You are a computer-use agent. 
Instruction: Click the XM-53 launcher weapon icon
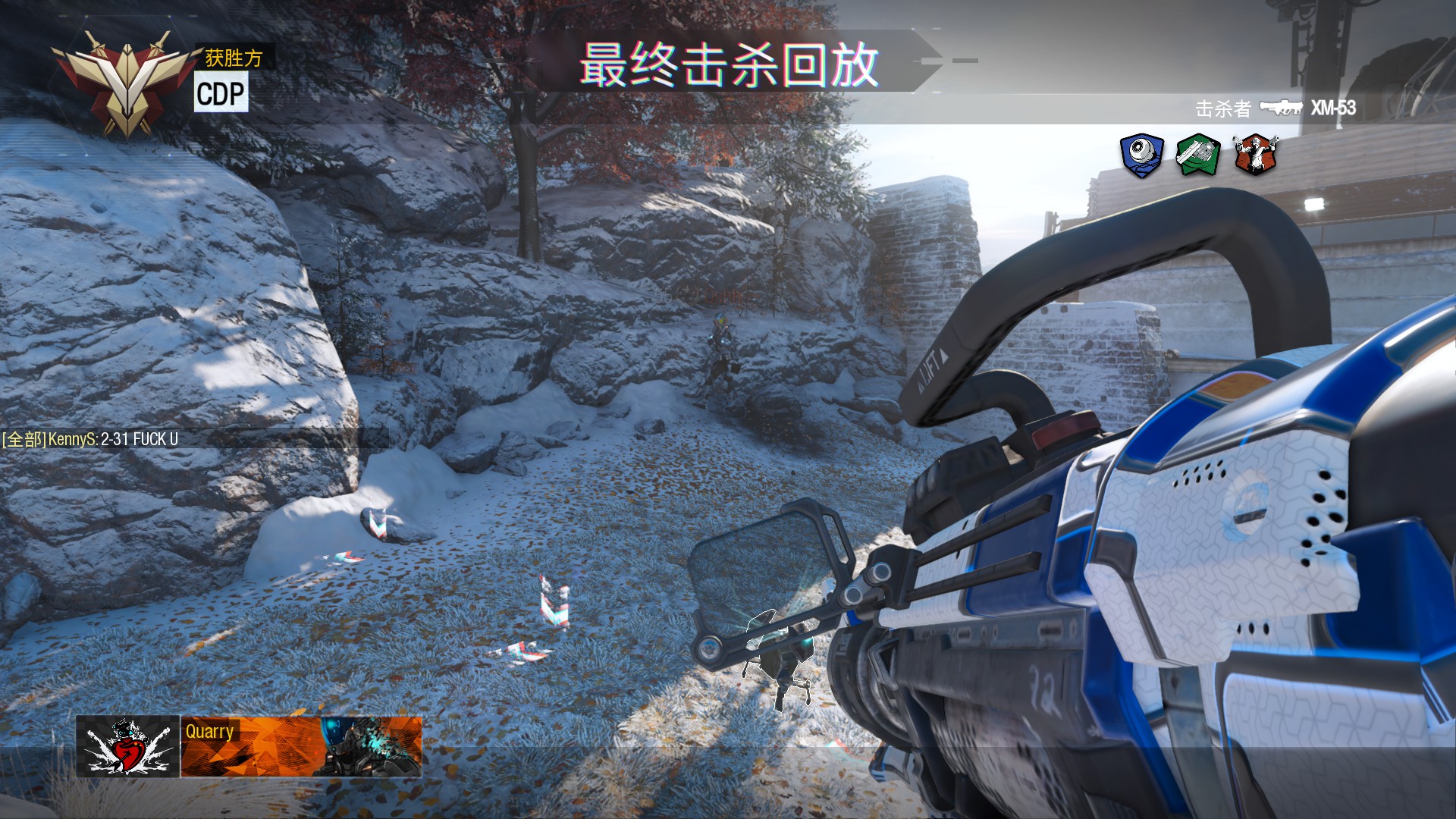1280,108
